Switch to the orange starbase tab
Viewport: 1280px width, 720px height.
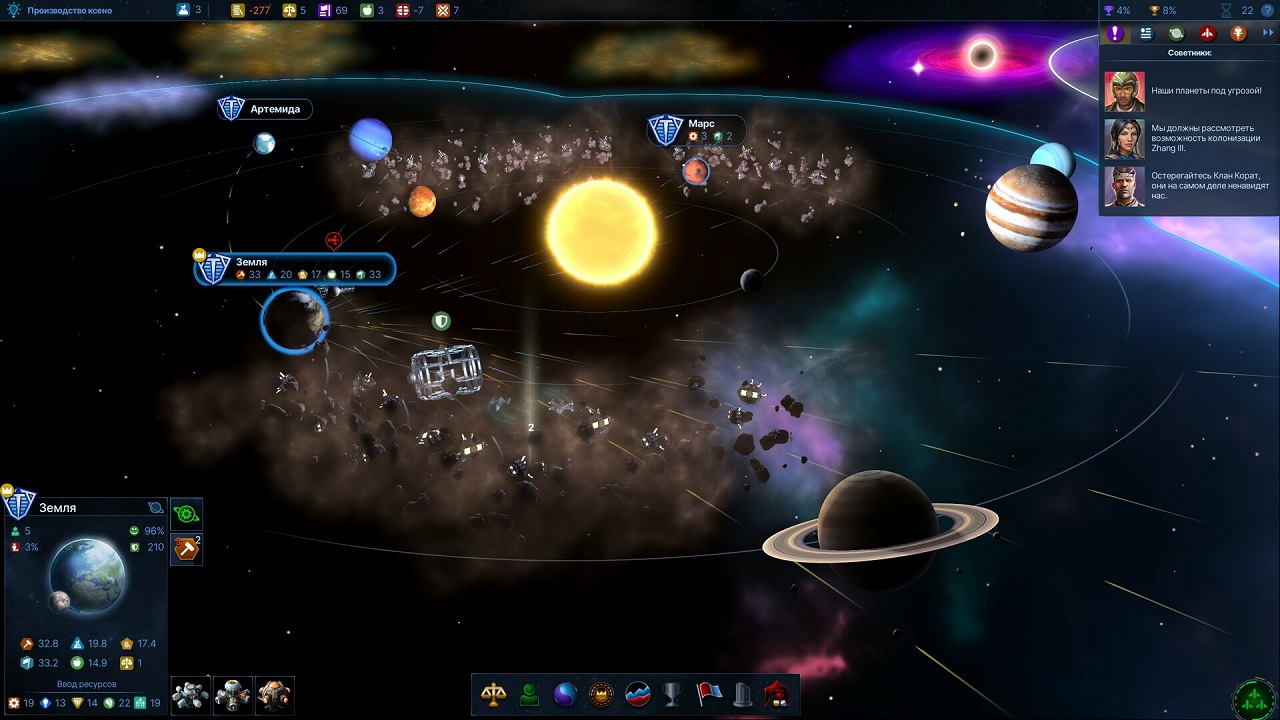pos(1238,33)
